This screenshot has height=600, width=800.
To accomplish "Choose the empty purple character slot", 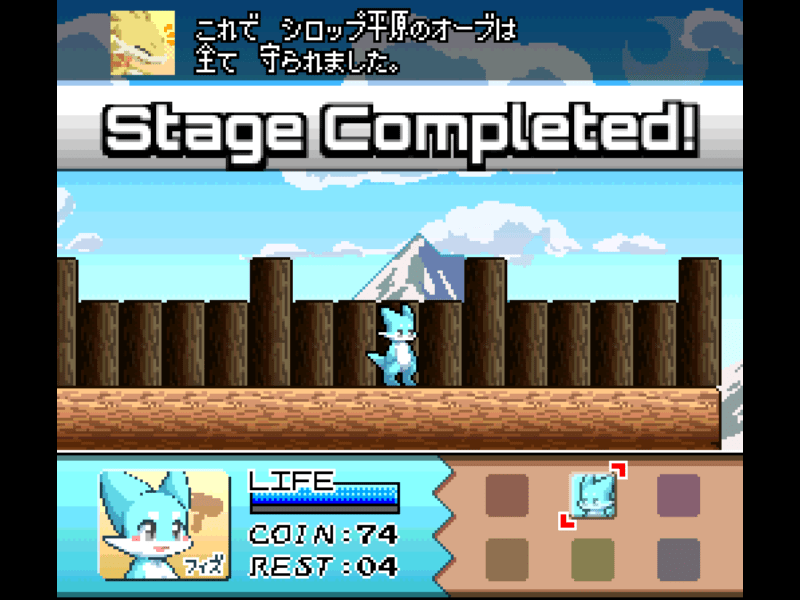I will [678, 494].
